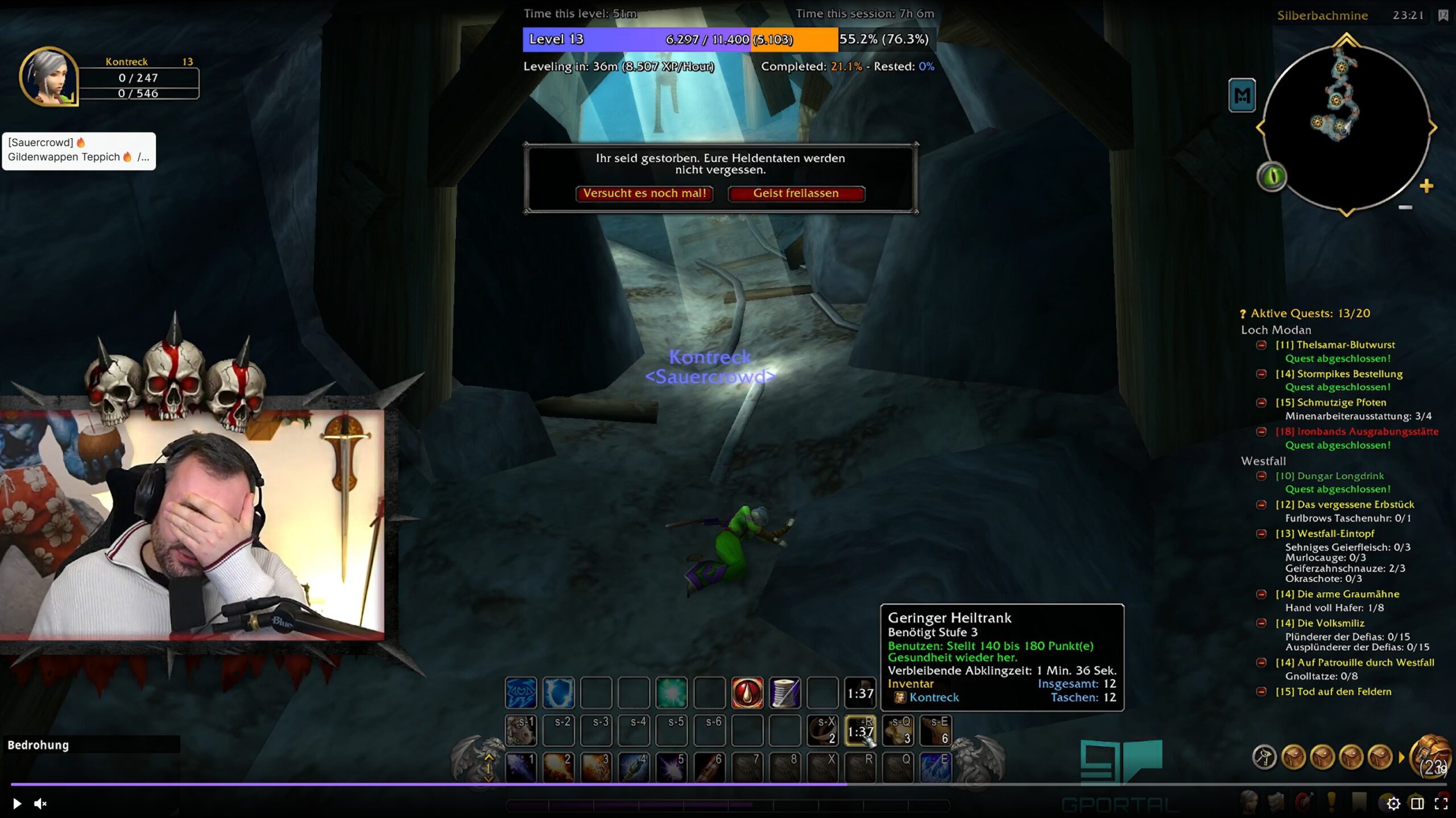Zoom out the minimap with the minus button

tap(1405, 208)
